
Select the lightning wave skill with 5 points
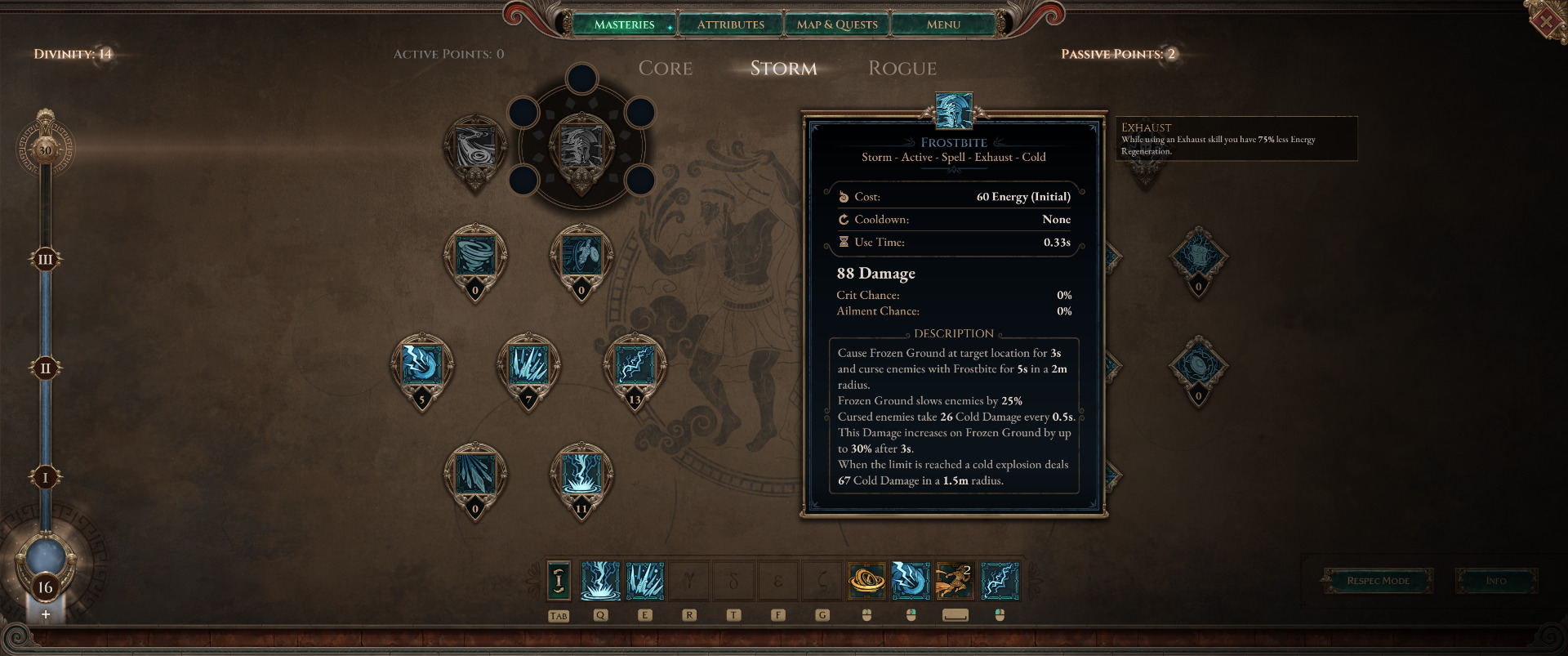click(x=422, y=365)
